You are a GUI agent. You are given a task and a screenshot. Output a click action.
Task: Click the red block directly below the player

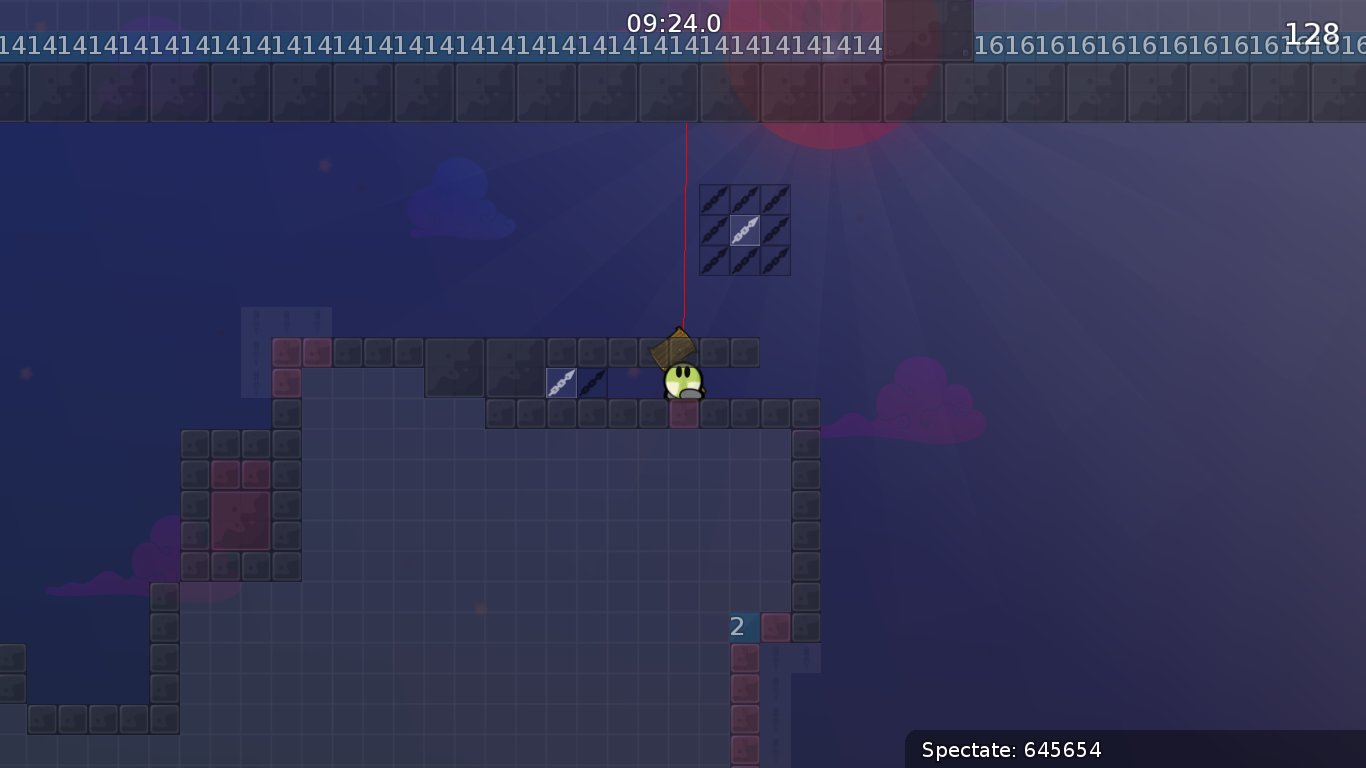(x=682, y=412)
